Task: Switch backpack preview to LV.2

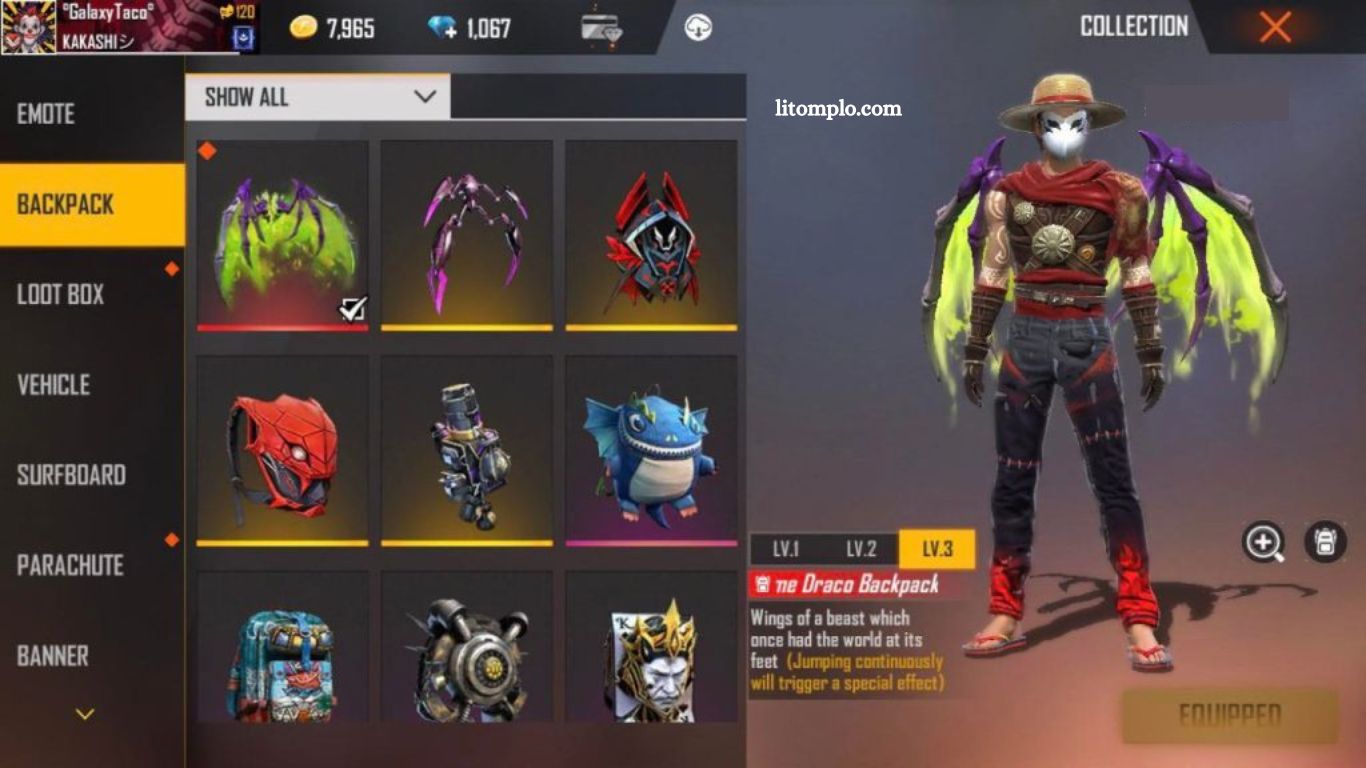Action: [x=861, y=549]
